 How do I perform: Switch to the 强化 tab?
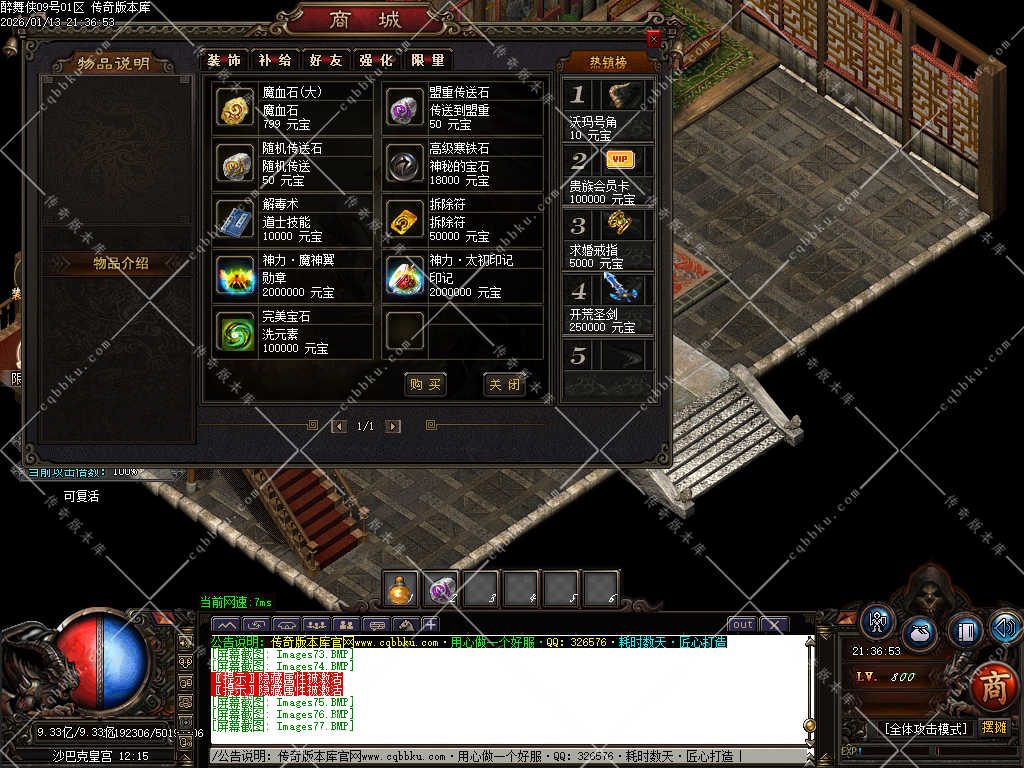(376, 60)
